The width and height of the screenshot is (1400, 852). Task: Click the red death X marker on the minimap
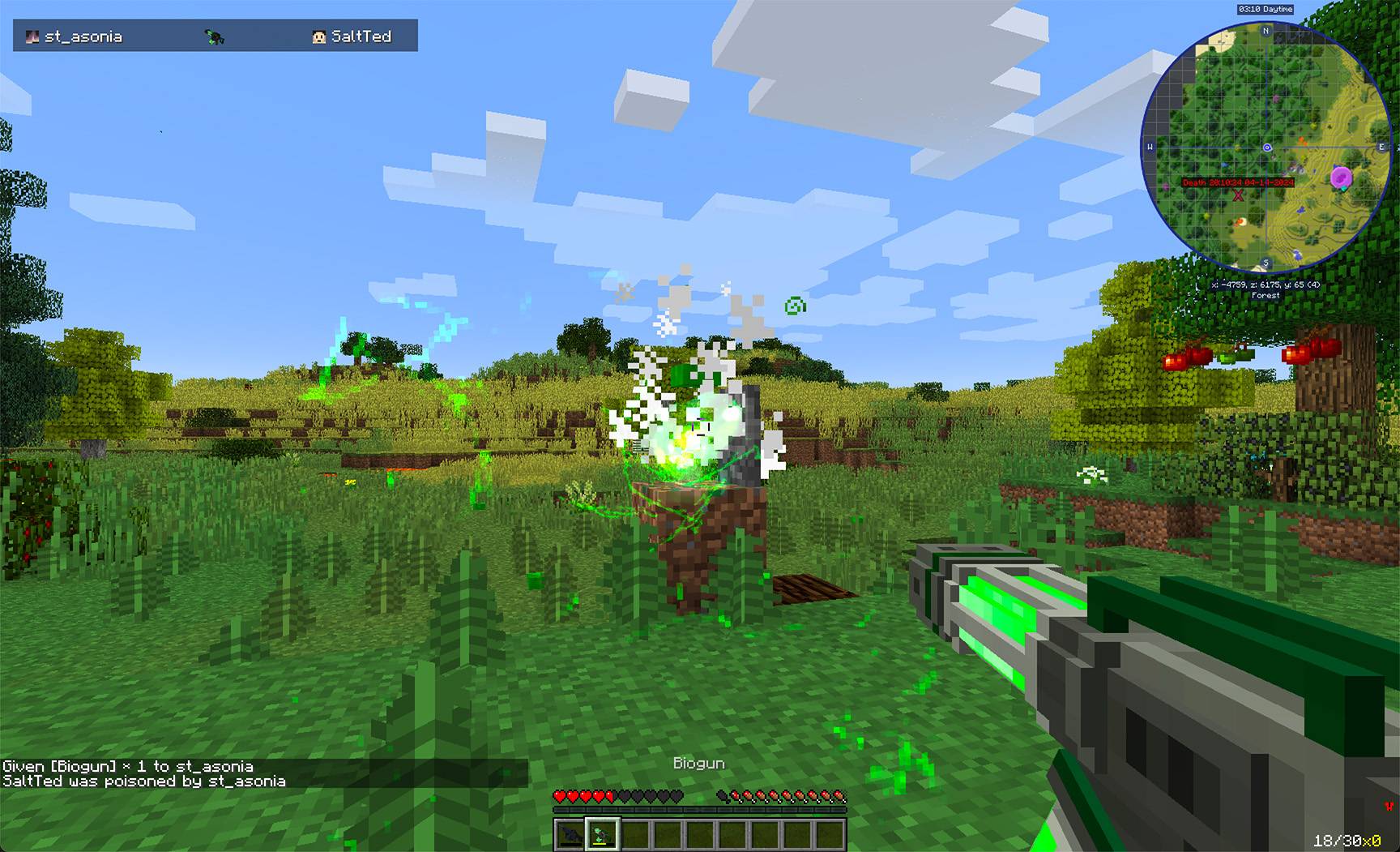point(1238,195)
